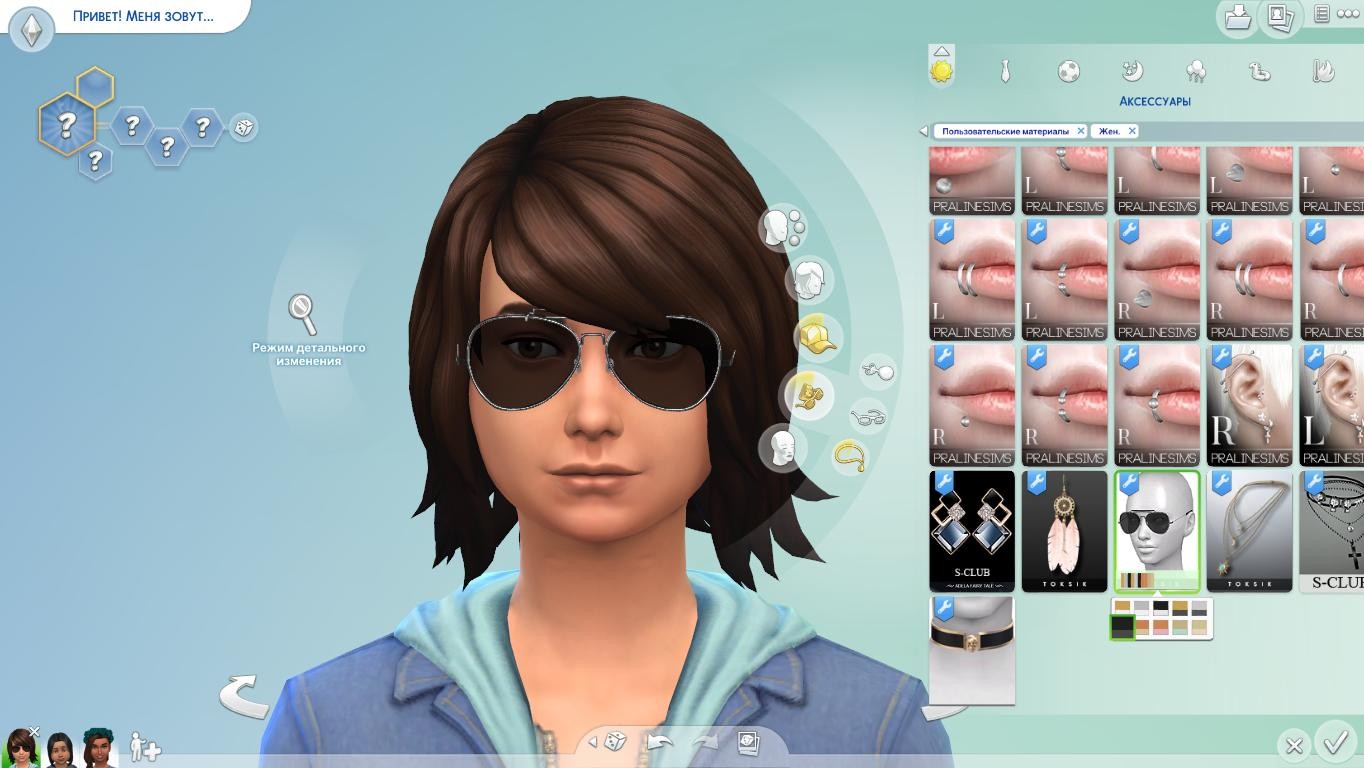Screen dimensions: 1364x768
Task: Remove the "Пользовательские материалы" filter tag
Action: (1080, 131)
